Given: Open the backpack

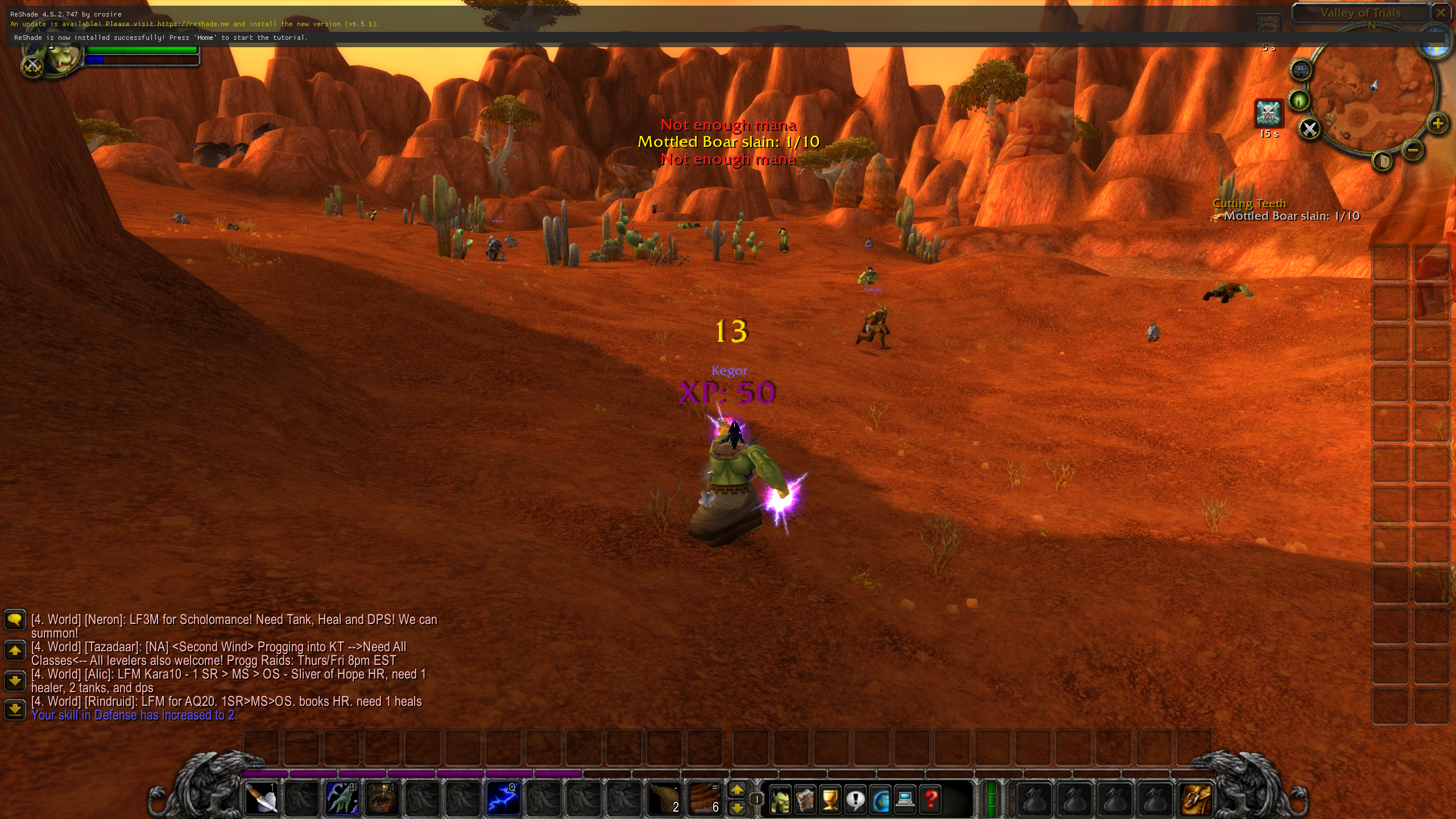Looking at the screenshot, I should [x=1196, y=800].
